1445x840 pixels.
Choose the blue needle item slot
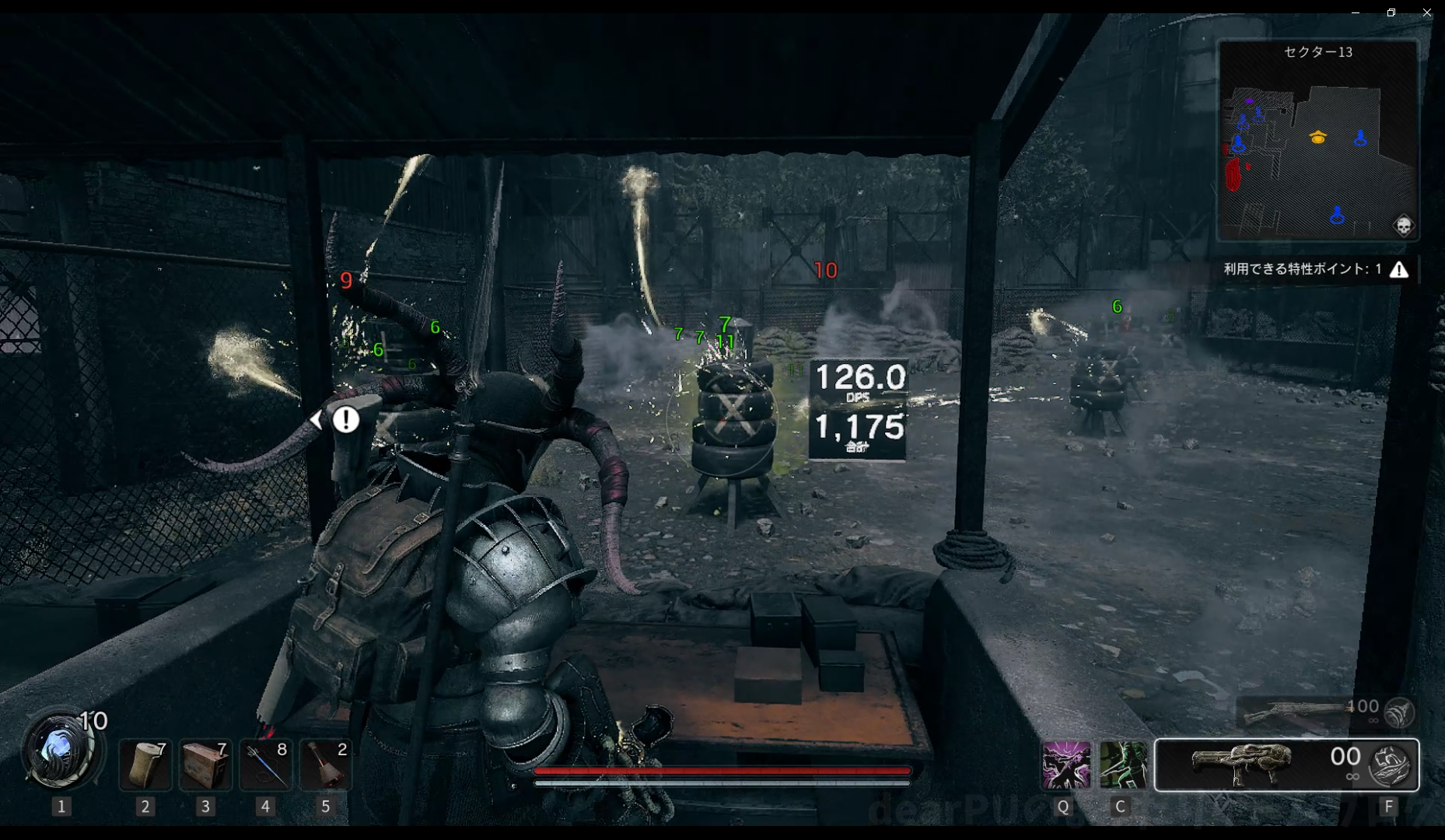tap(265, 765)
